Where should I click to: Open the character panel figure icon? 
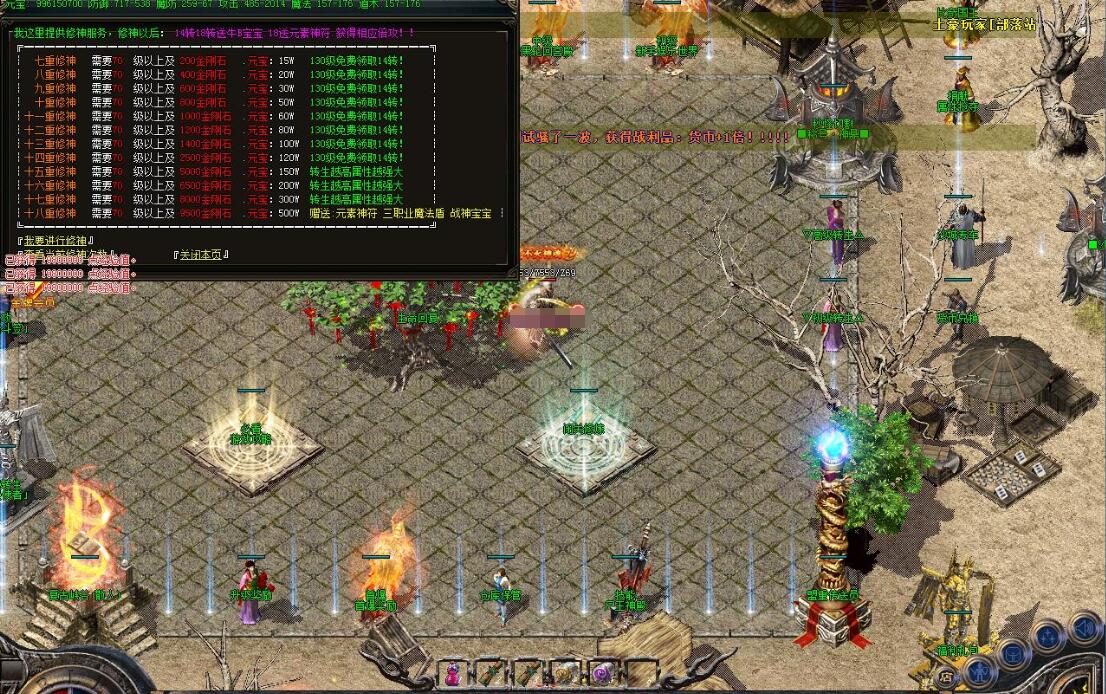coord(979,669)
